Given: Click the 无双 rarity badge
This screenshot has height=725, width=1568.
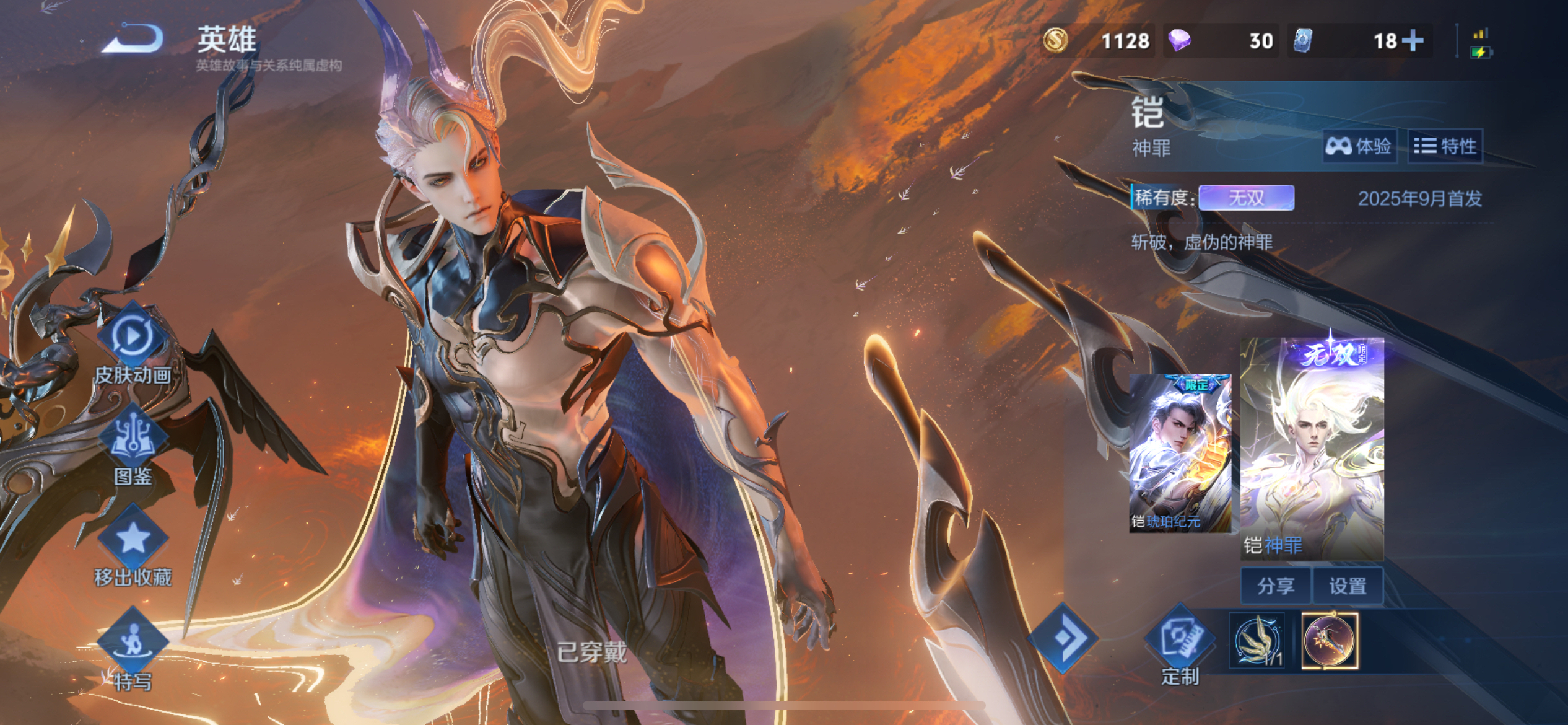Looking at the screenshot, I should (x=1246, y=198).
